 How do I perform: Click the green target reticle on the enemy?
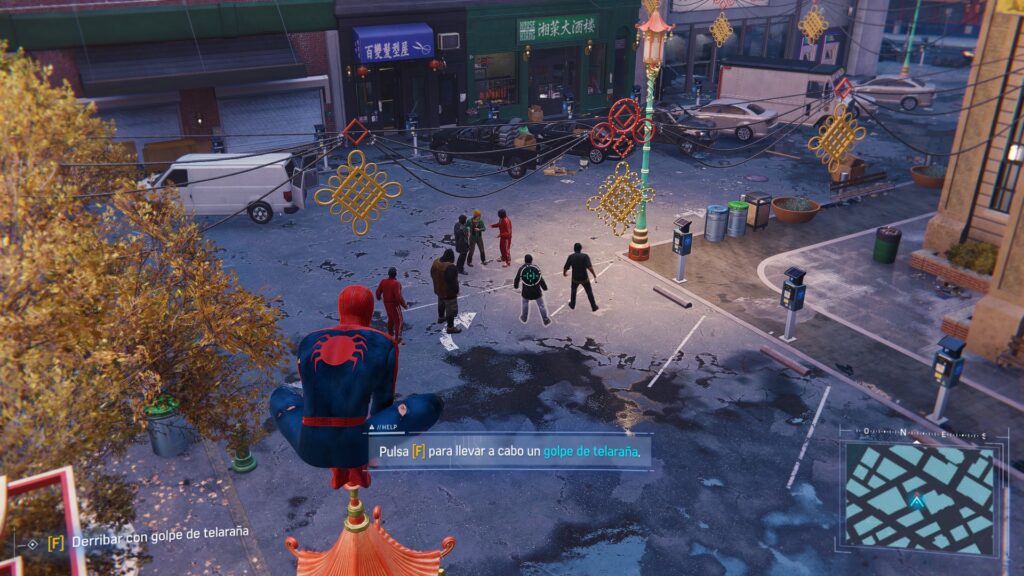(531, 274)
